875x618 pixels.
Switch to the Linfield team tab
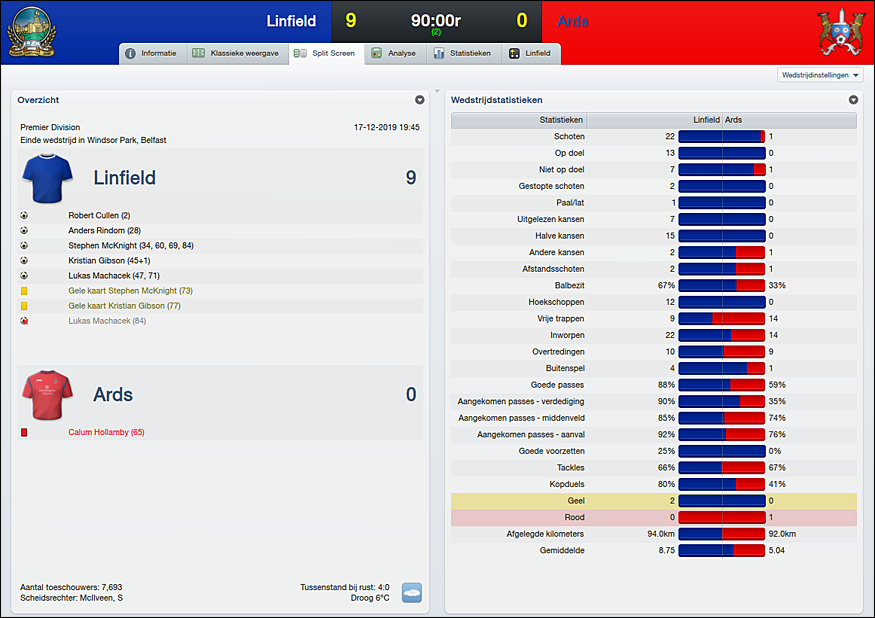tap(529, 53)
